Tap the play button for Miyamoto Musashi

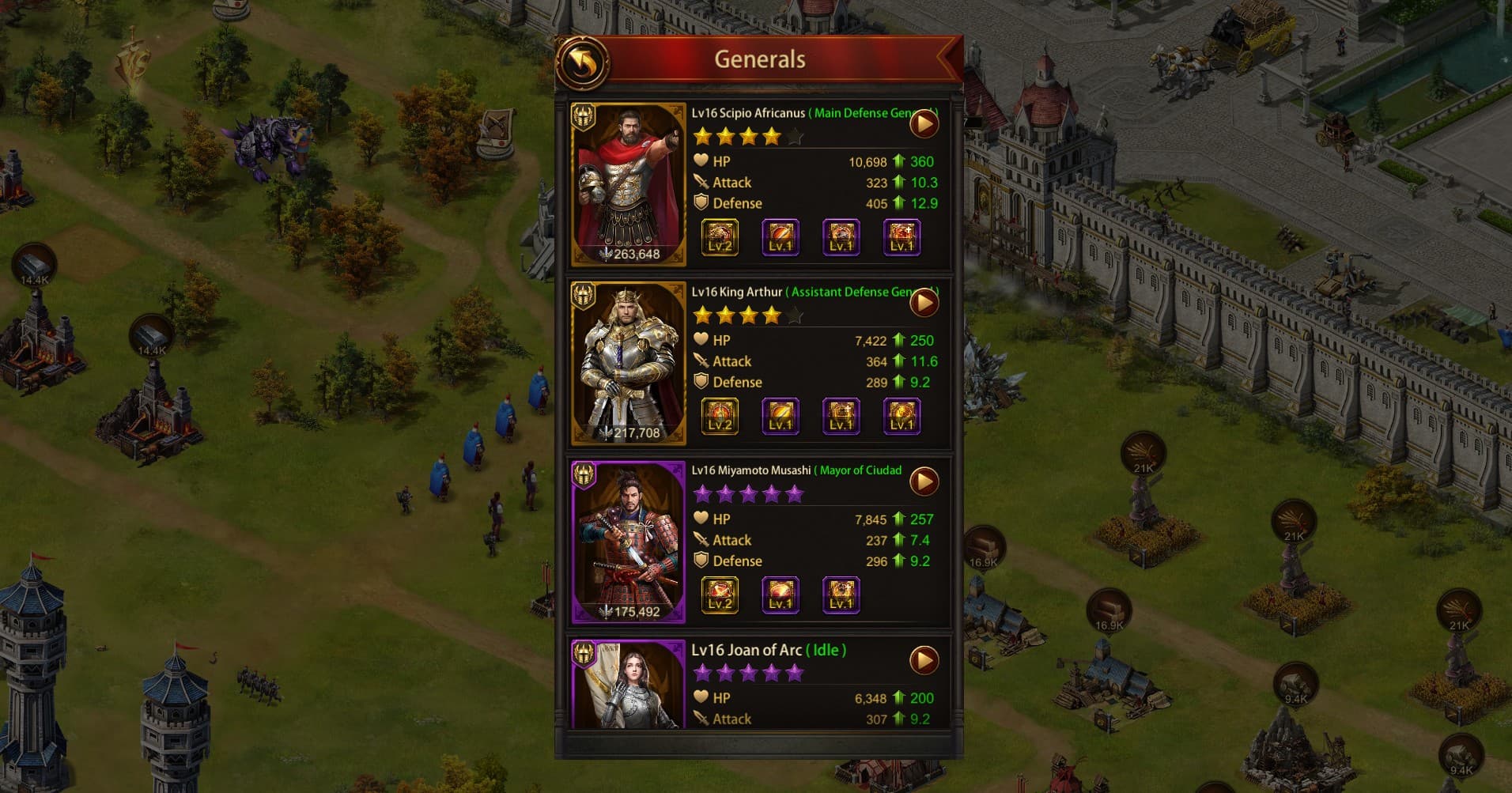tap(924, 481)
